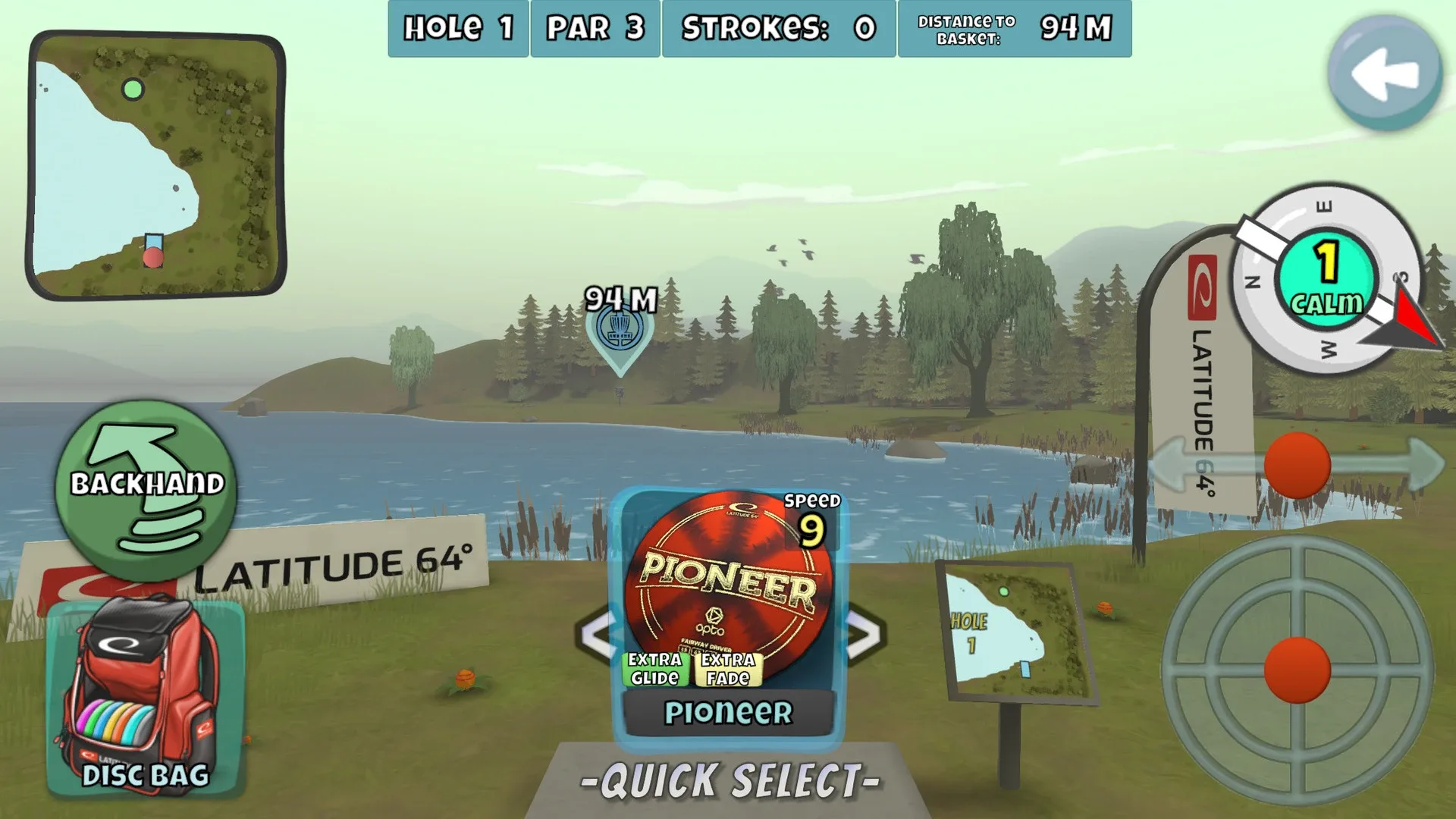The image size is (1456, 819).
Task: Tap the Hole 1 header panel
Action: click(x=457, y=29)
